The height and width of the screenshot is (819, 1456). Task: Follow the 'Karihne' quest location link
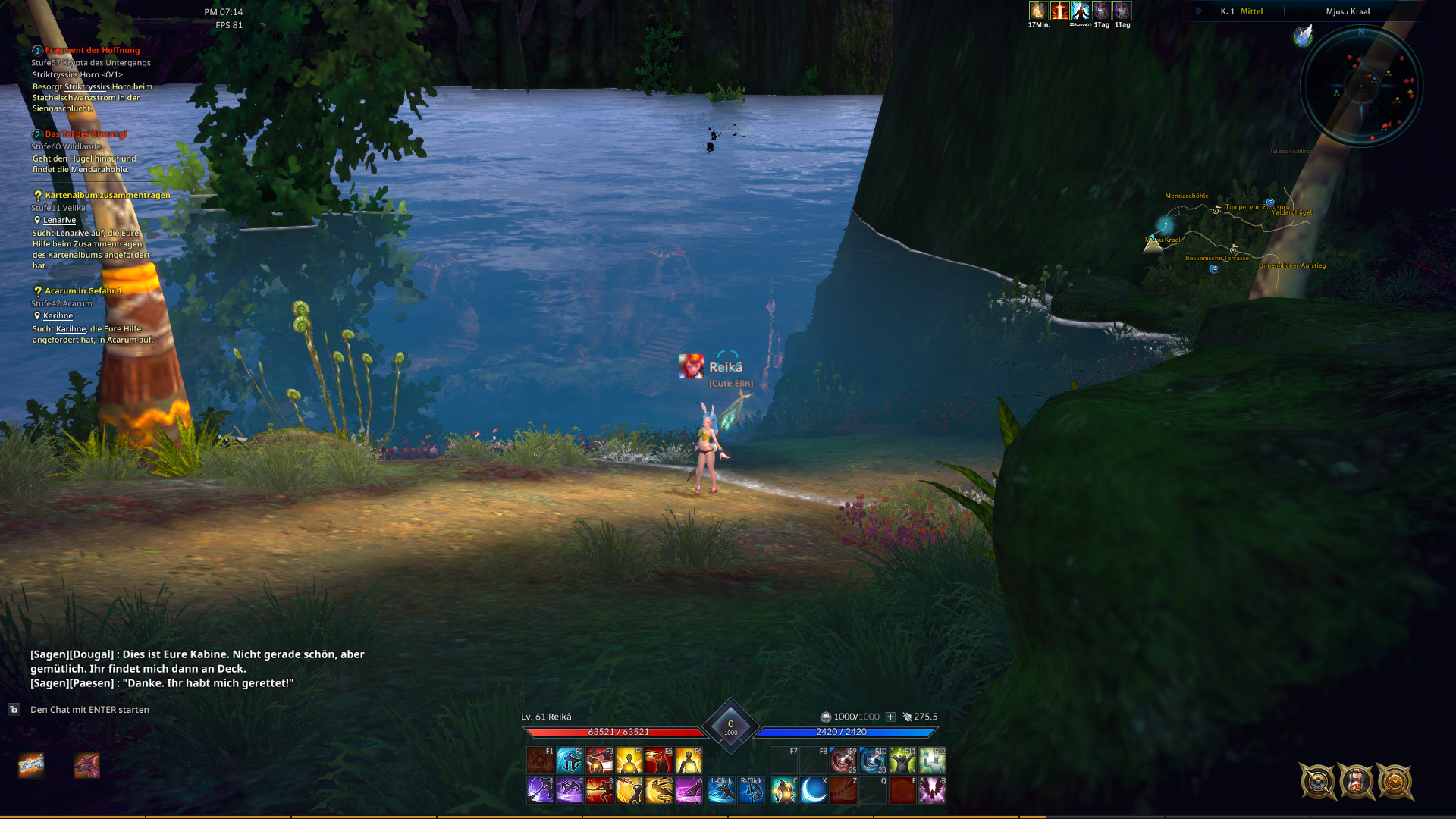coord(58,315)
